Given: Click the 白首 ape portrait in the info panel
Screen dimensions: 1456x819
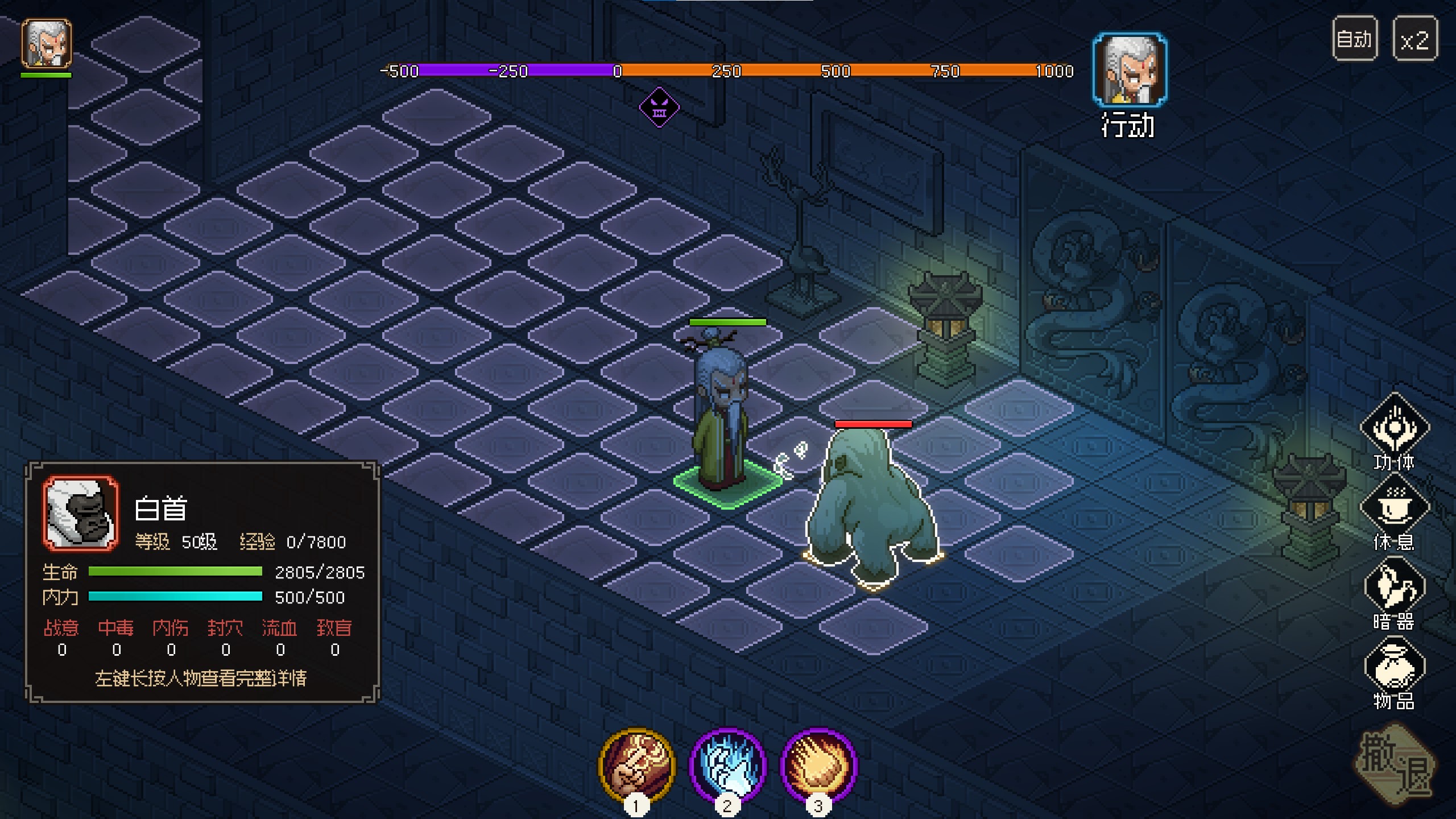Looking at the screenshot, I should pyautogui.click(x=81, y=514).
